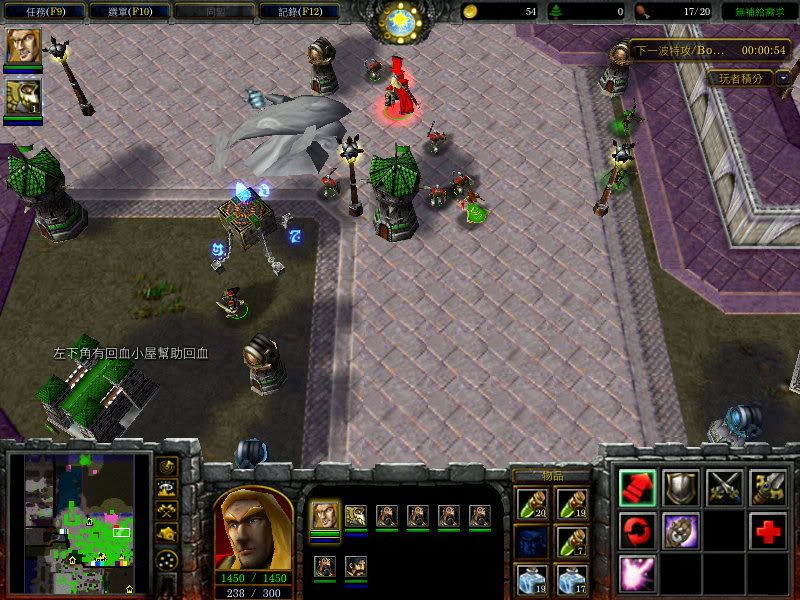Use the purple glowing shield ability
This screenshot has height=600, width=800.
point(681,530)
